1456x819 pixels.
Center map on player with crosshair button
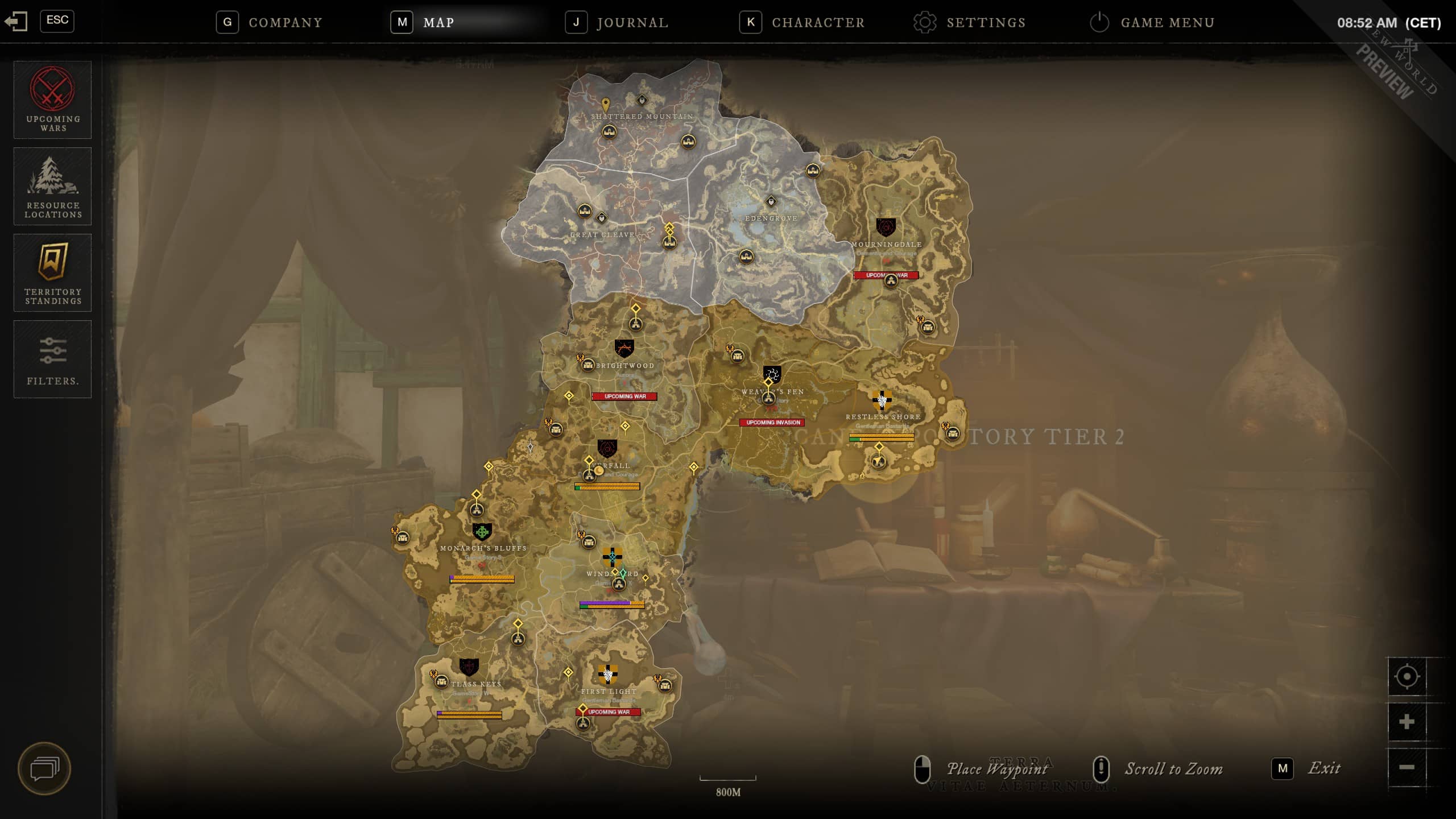pos(1407,676)
